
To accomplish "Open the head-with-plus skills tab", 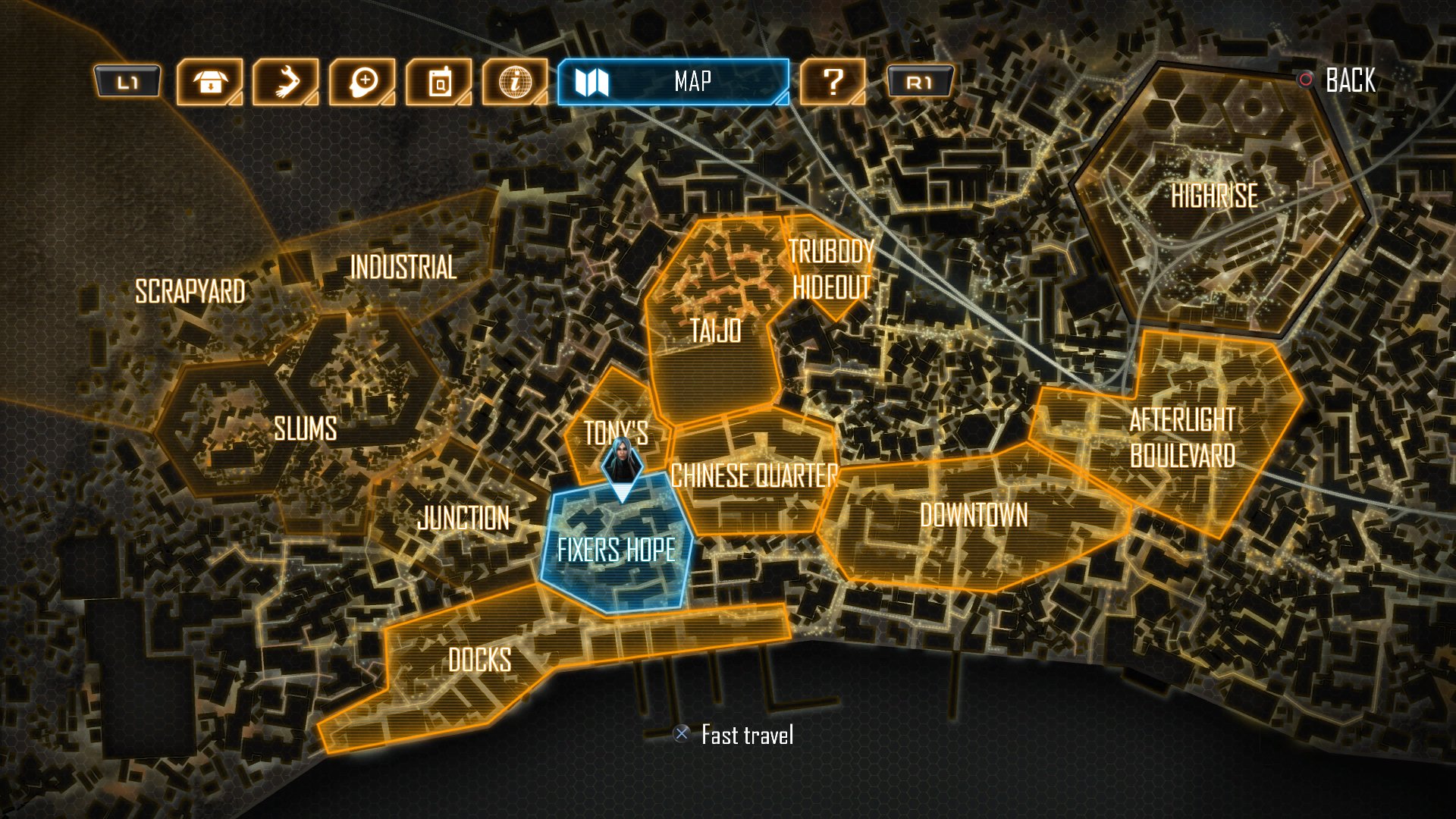I will 362,82.
